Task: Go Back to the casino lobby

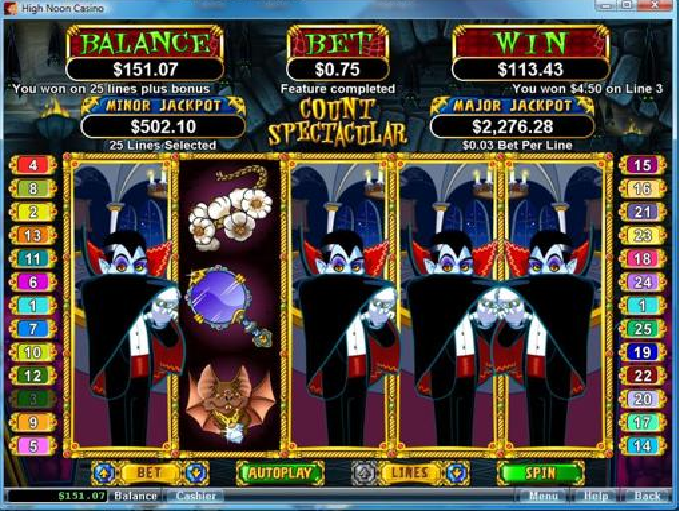Action: [x=647, y=495]
